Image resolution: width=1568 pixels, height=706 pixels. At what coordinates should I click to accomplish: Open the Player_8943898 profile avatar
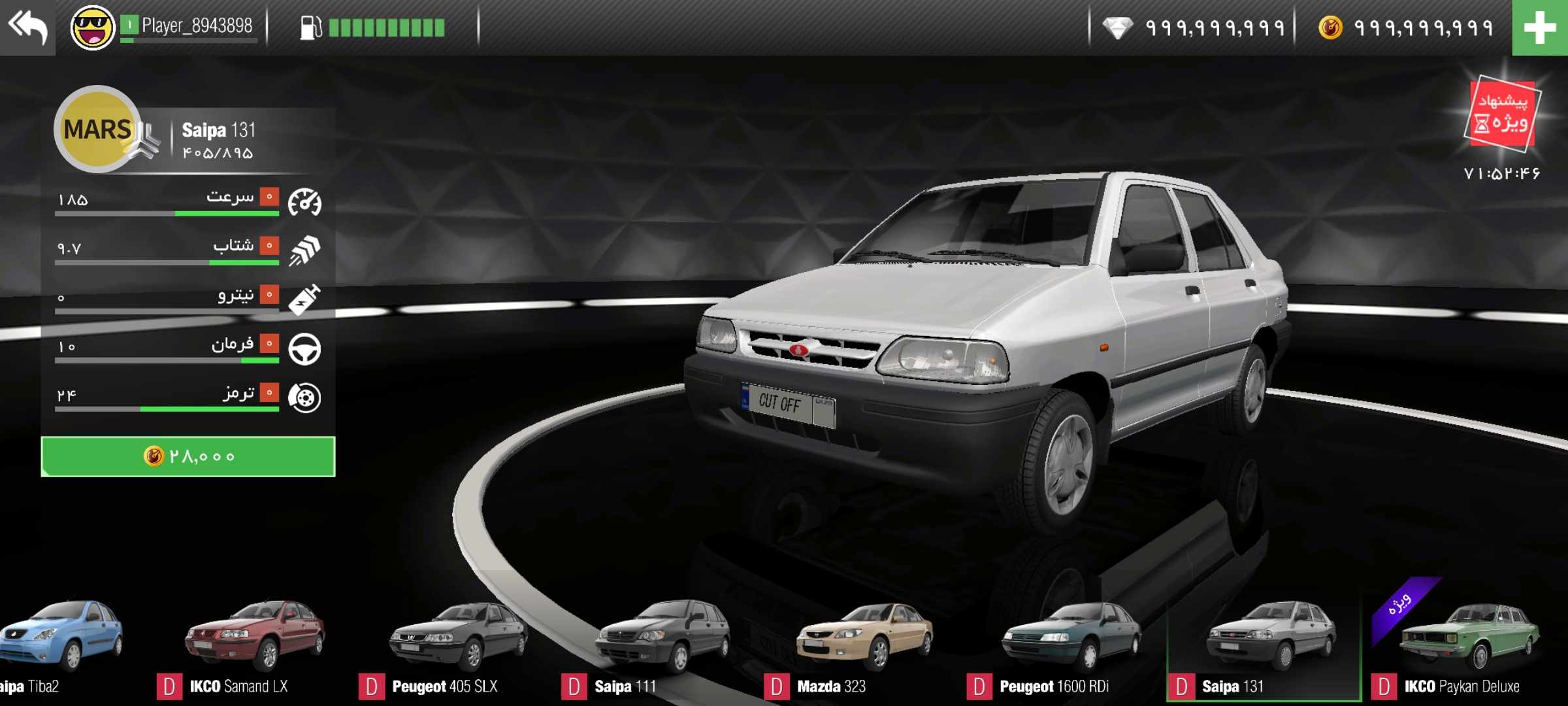coord(92,27)
